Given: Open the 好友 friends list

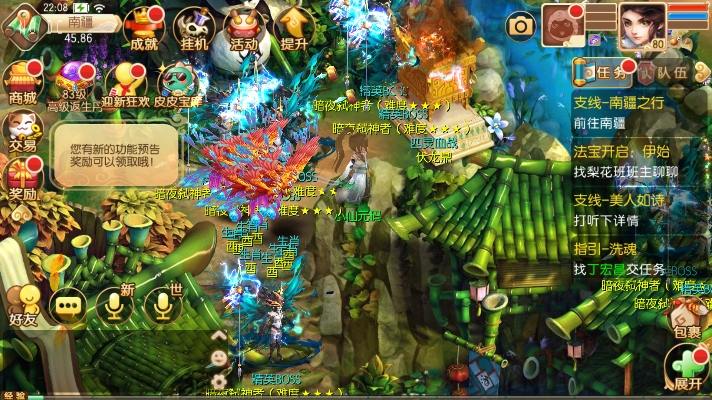Looking at the screenshot, I should coord(22,303).
